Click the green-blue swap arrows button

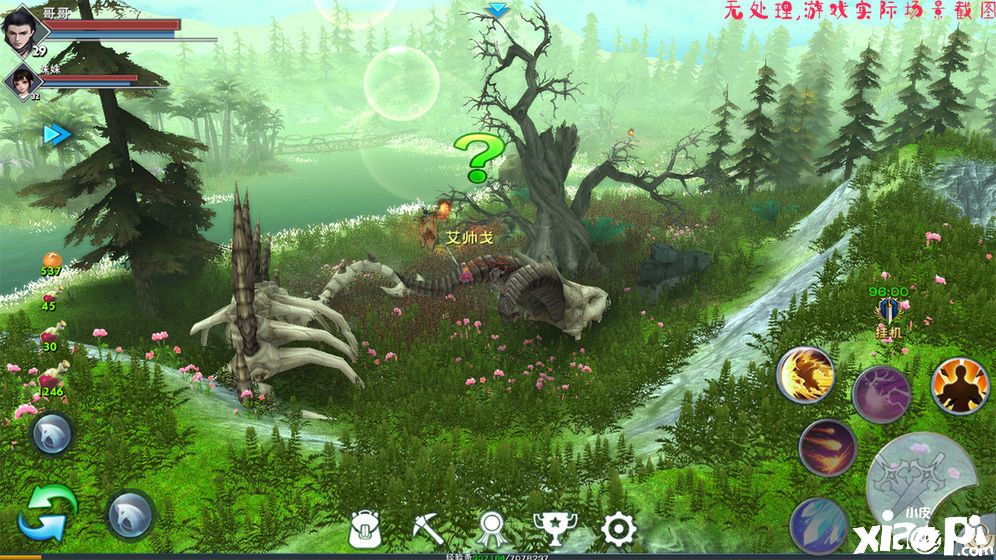[x=47, y=512]
